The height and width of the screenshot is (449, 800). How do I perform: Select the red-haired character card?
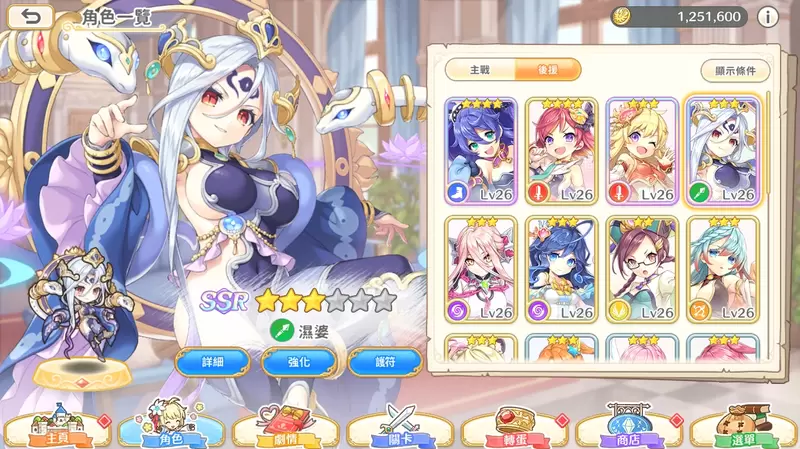point(562,150)
